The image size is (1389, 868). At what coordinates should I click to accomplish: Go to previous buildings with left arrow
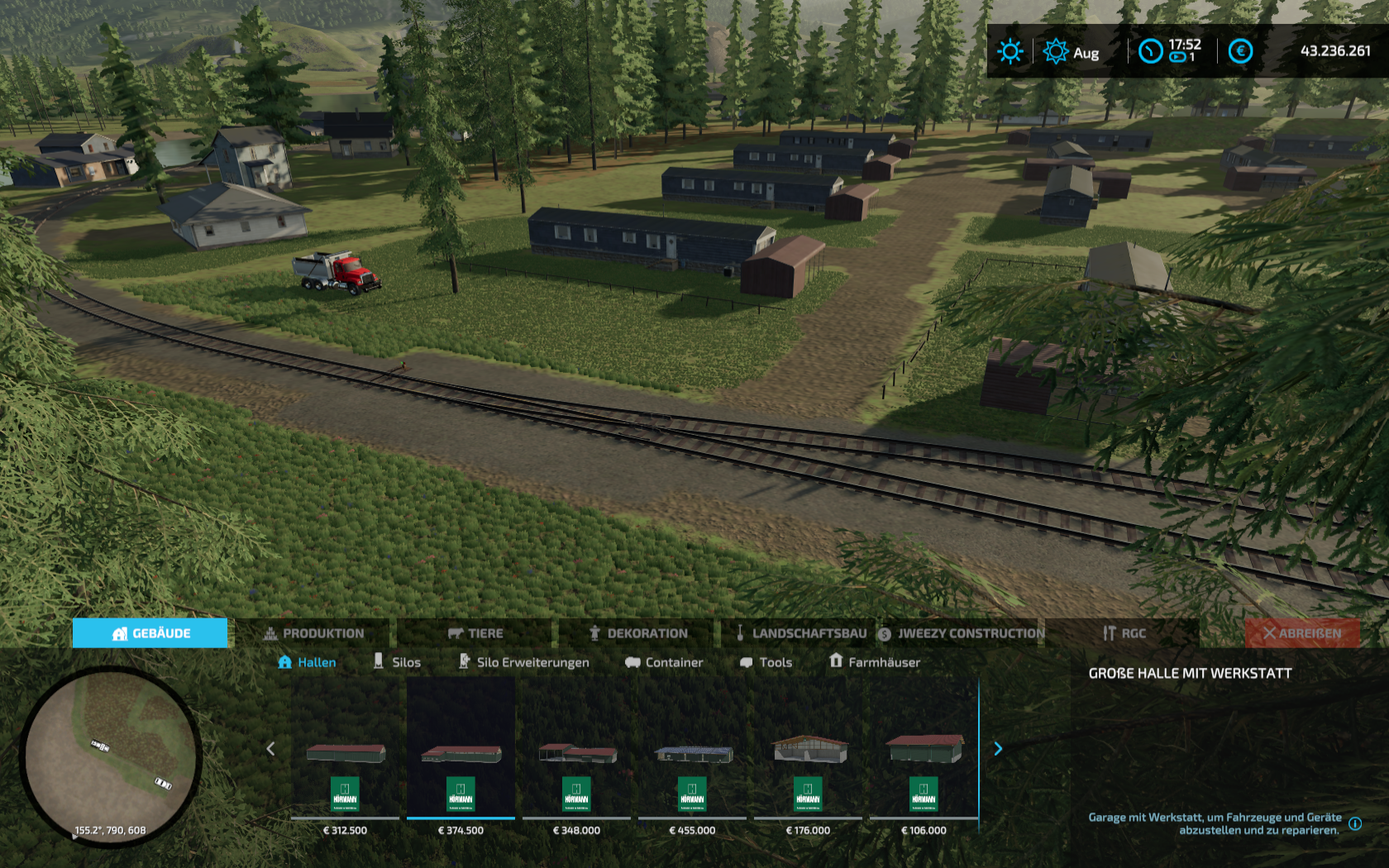tap(270, 749)
